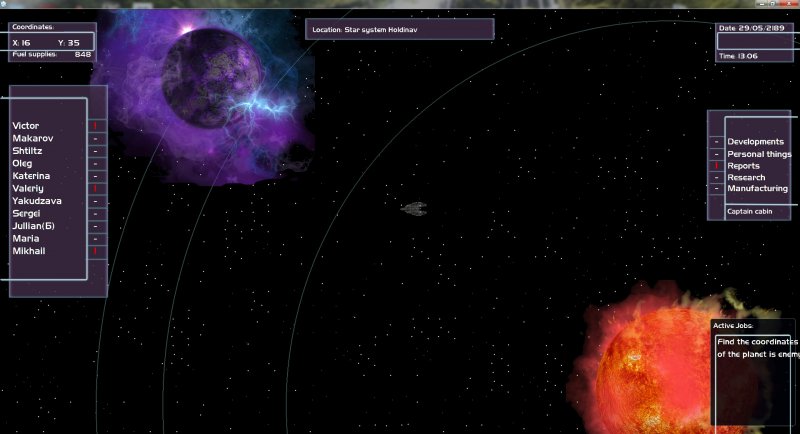The height and width of the screenshot is (434, 800).
Task: Select crew member Valeriy
Action: pos(28,189)
